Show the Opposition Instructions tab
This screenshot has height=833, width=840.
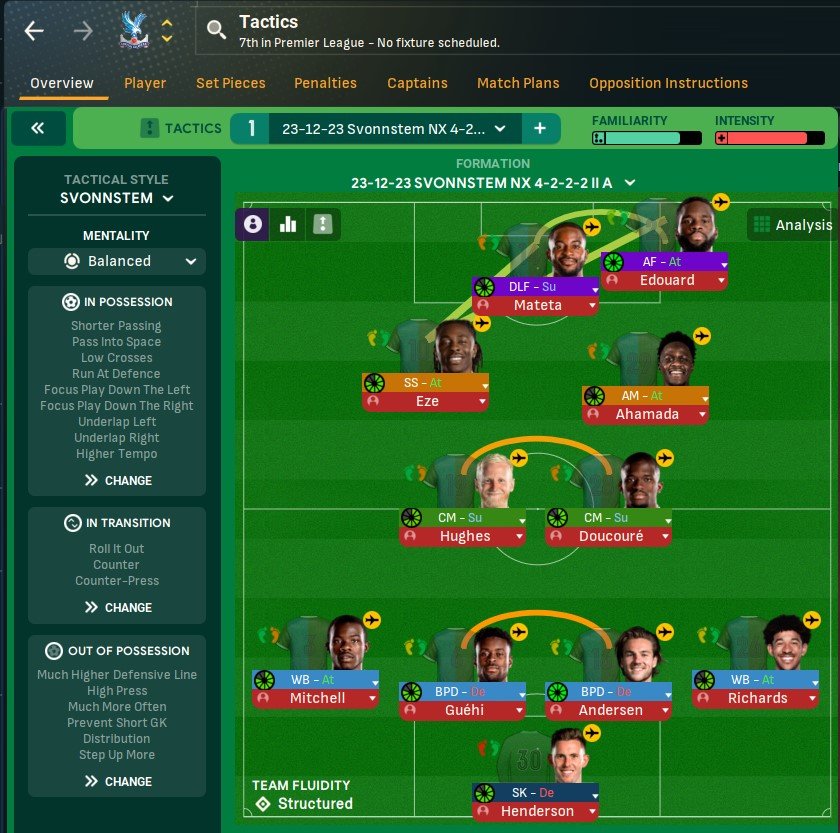(668, 83)
